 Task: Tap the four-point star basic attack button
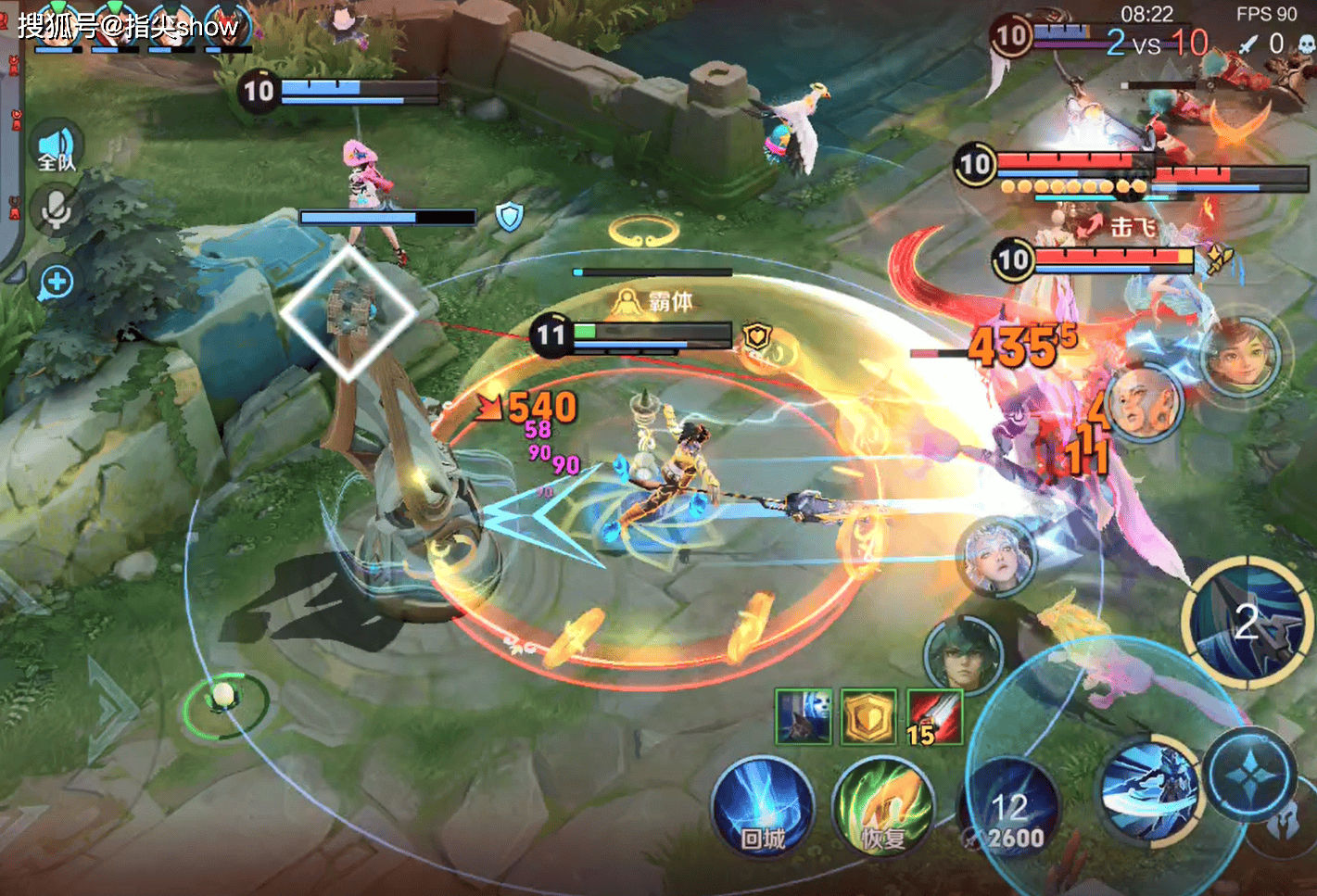[x=1249, y=775]
